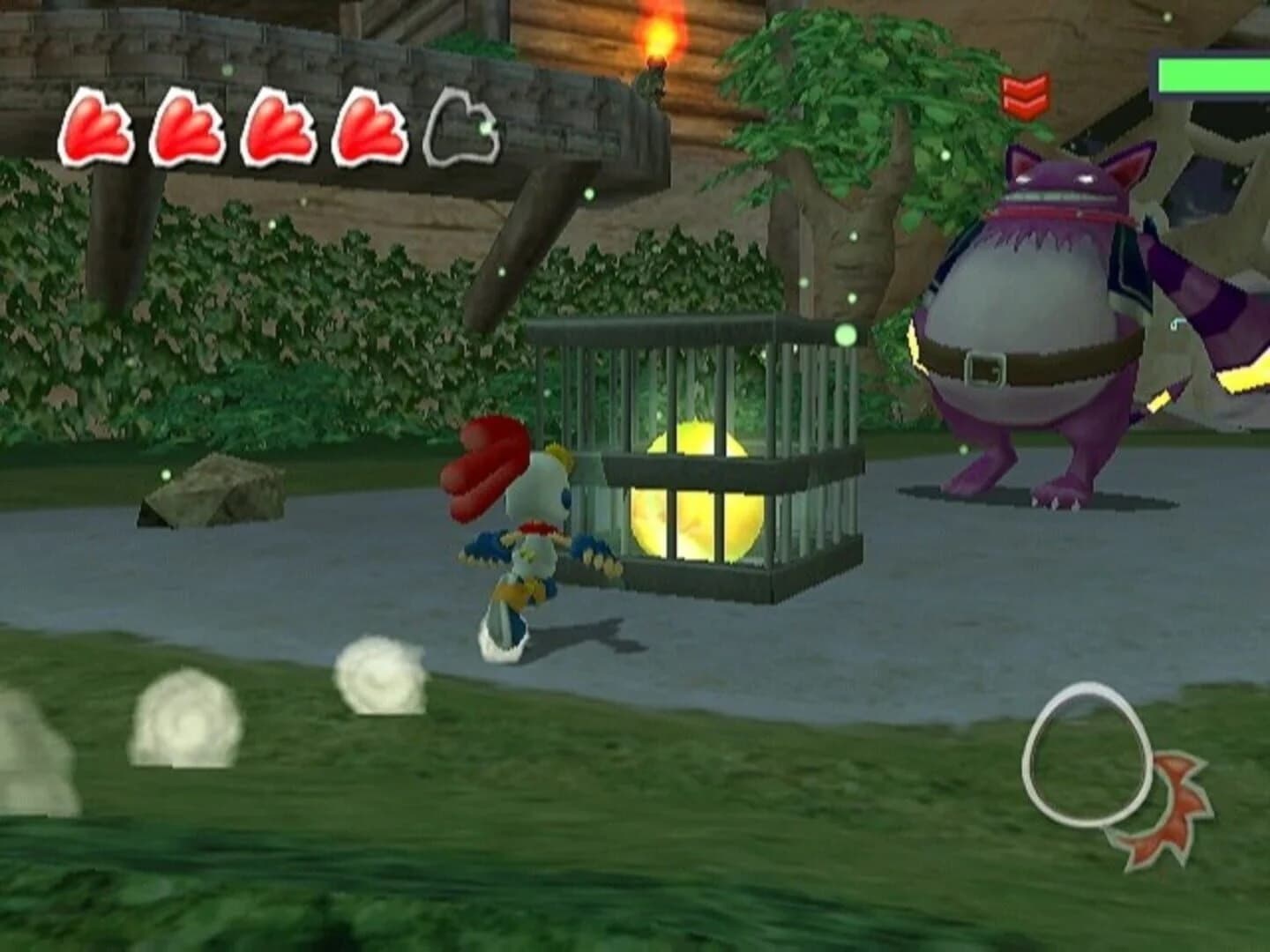Select the first red heart icon
The image size is (1270, 952).
100,129
